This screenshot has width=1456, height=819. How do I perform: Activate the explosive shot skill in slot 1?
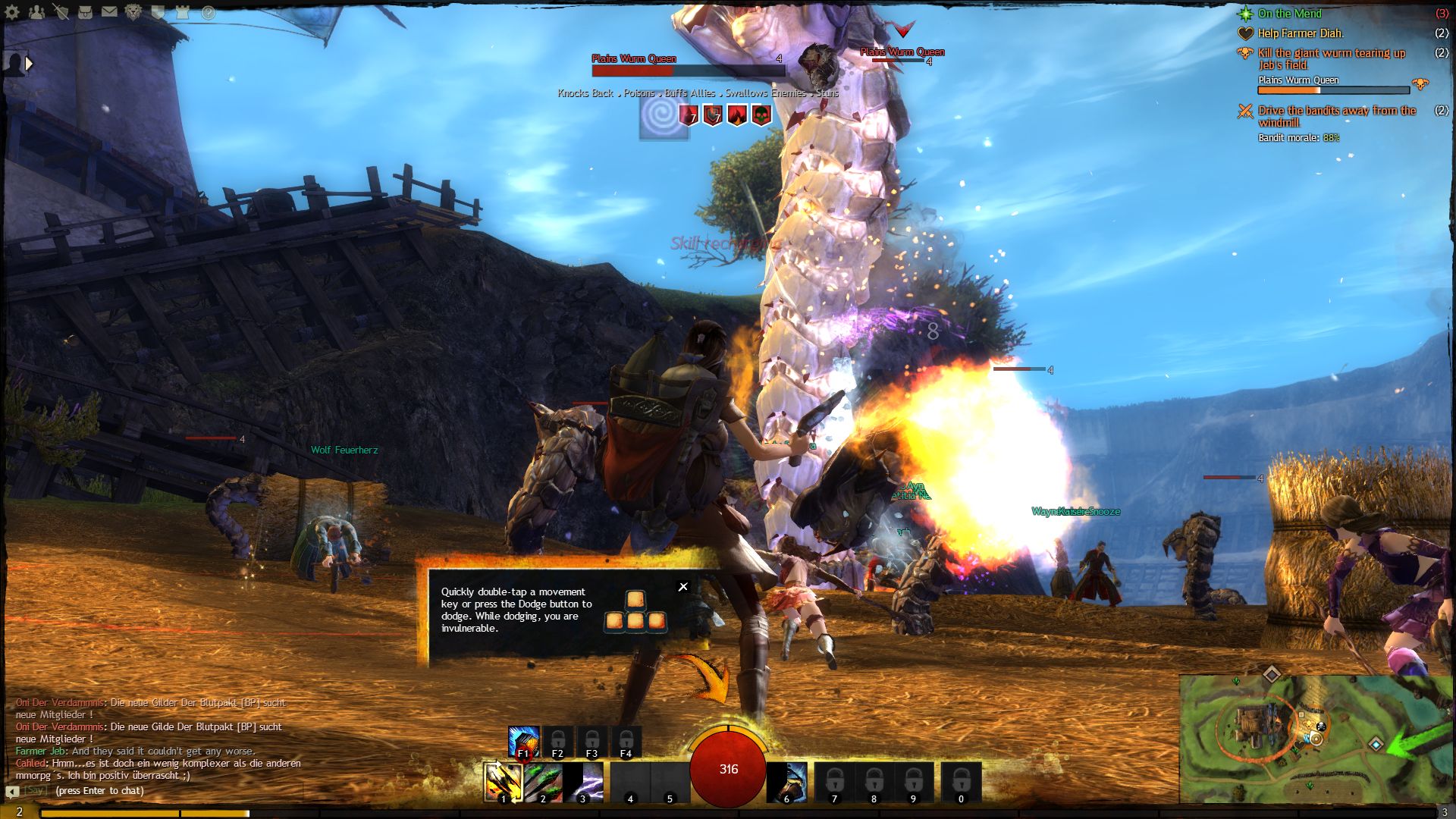503,782
